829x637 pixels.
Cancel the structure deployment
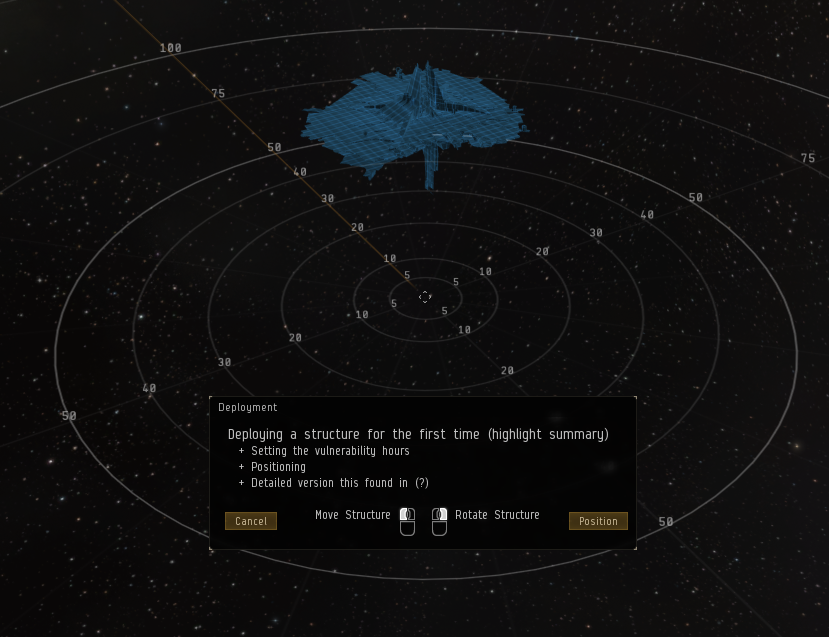[251, 521]
